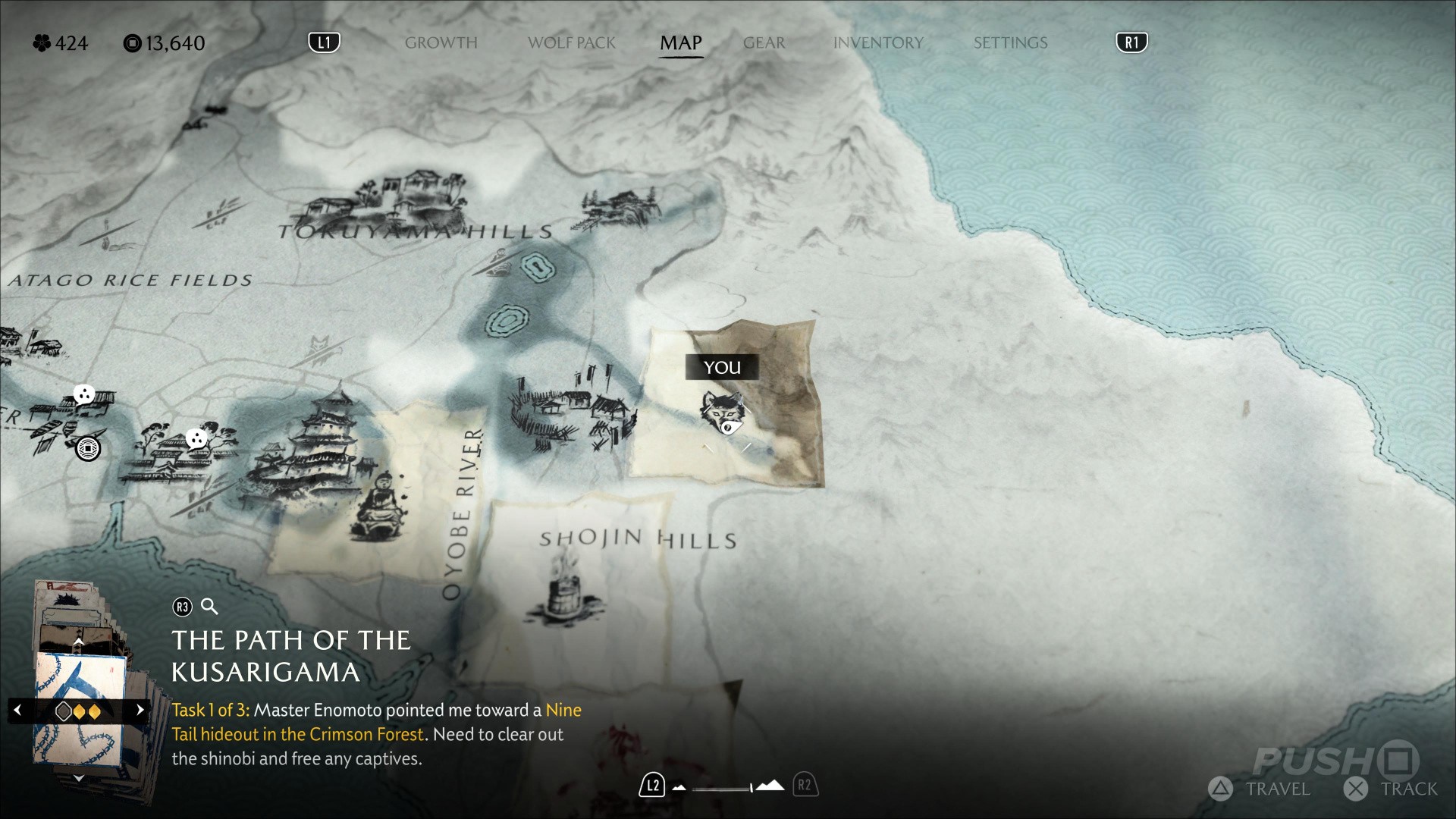Click the magnifying glass search icon
The width and height of the screenshot is (1456, 819).
[x=209, y=607]
